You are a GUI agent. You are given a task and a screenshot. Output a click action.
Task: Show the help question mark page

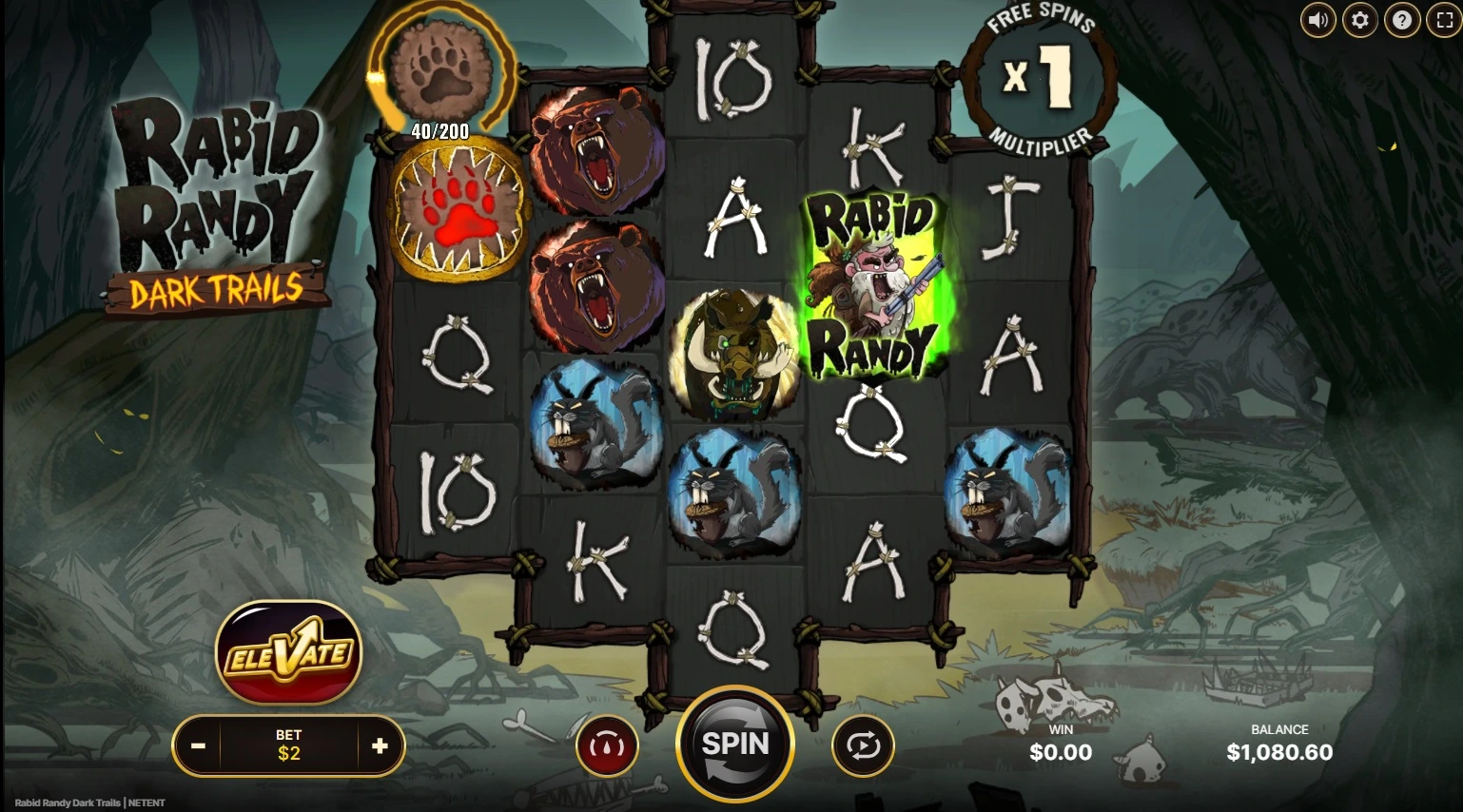click(x=1402, y=20)
